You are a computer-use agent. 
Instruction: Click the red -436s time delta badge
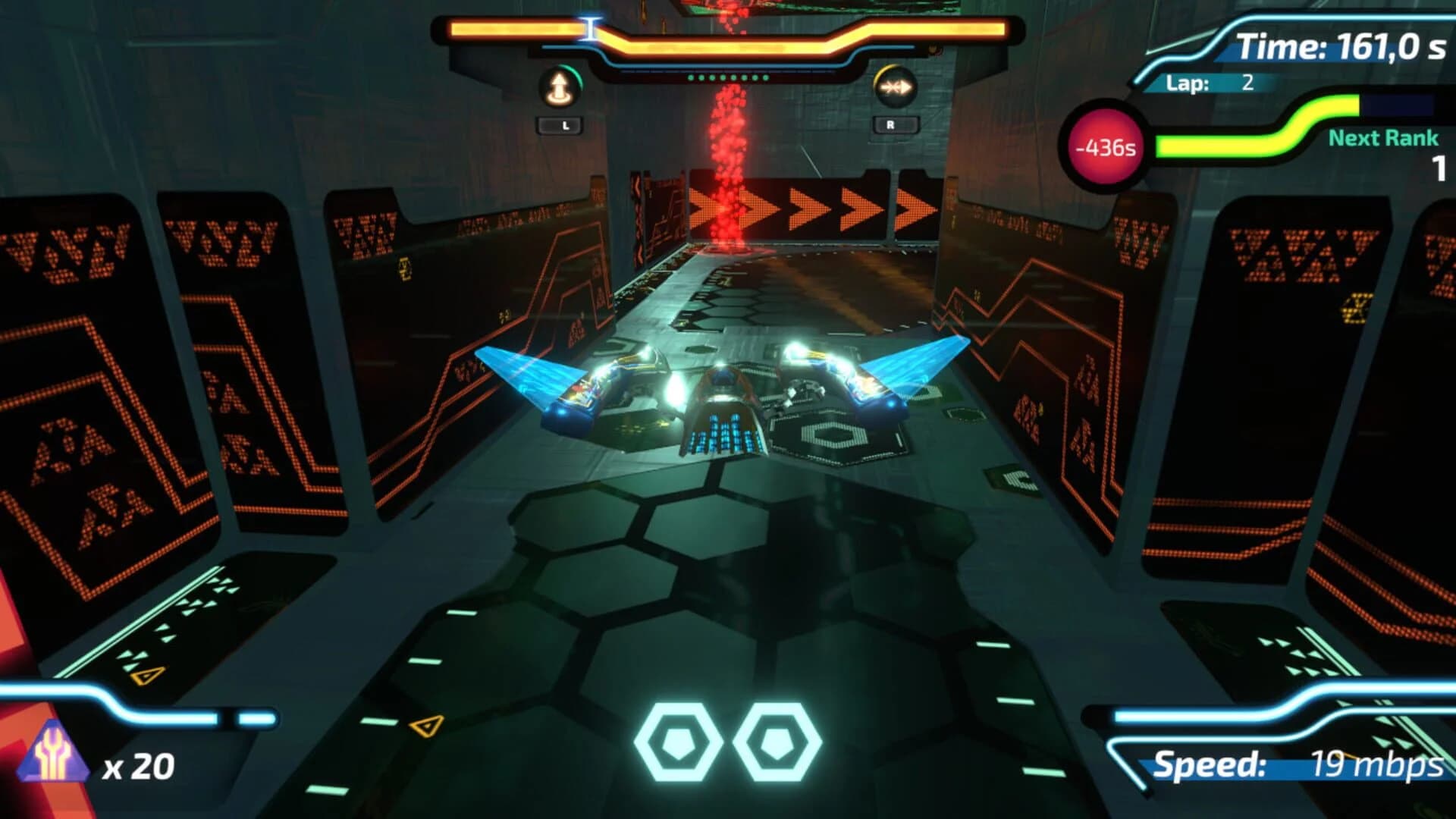[1104, 149]
